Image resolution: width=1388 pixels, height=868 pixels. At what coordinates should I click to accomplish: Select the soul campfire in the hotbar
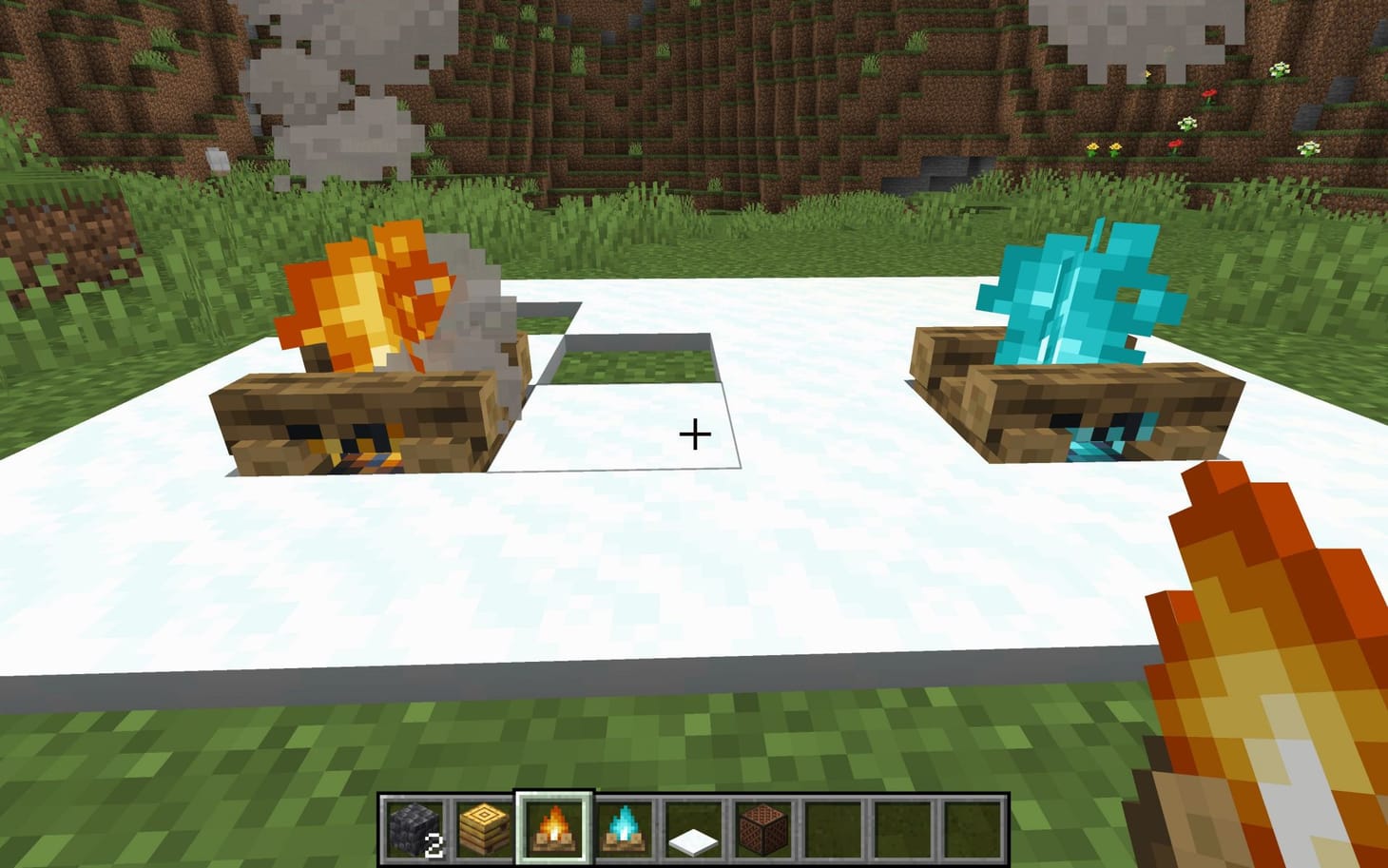[x=624, y=826]
